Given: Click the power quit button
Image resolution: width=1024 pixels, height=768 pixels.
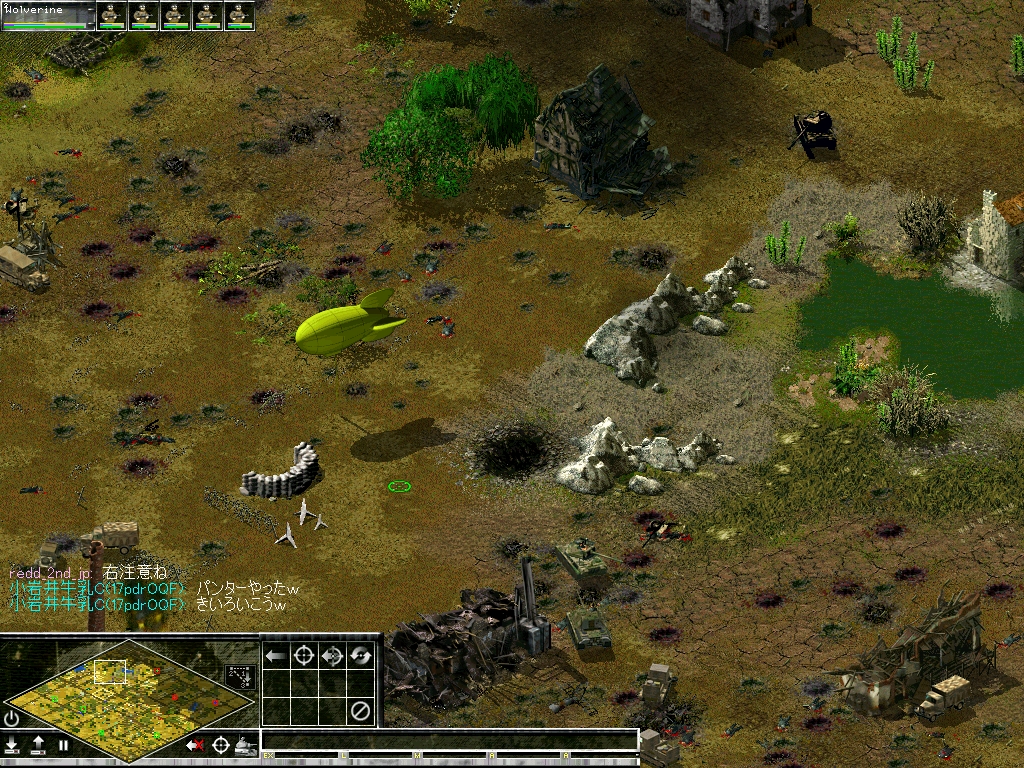Looking at the screenshot, I should (12, 718).
